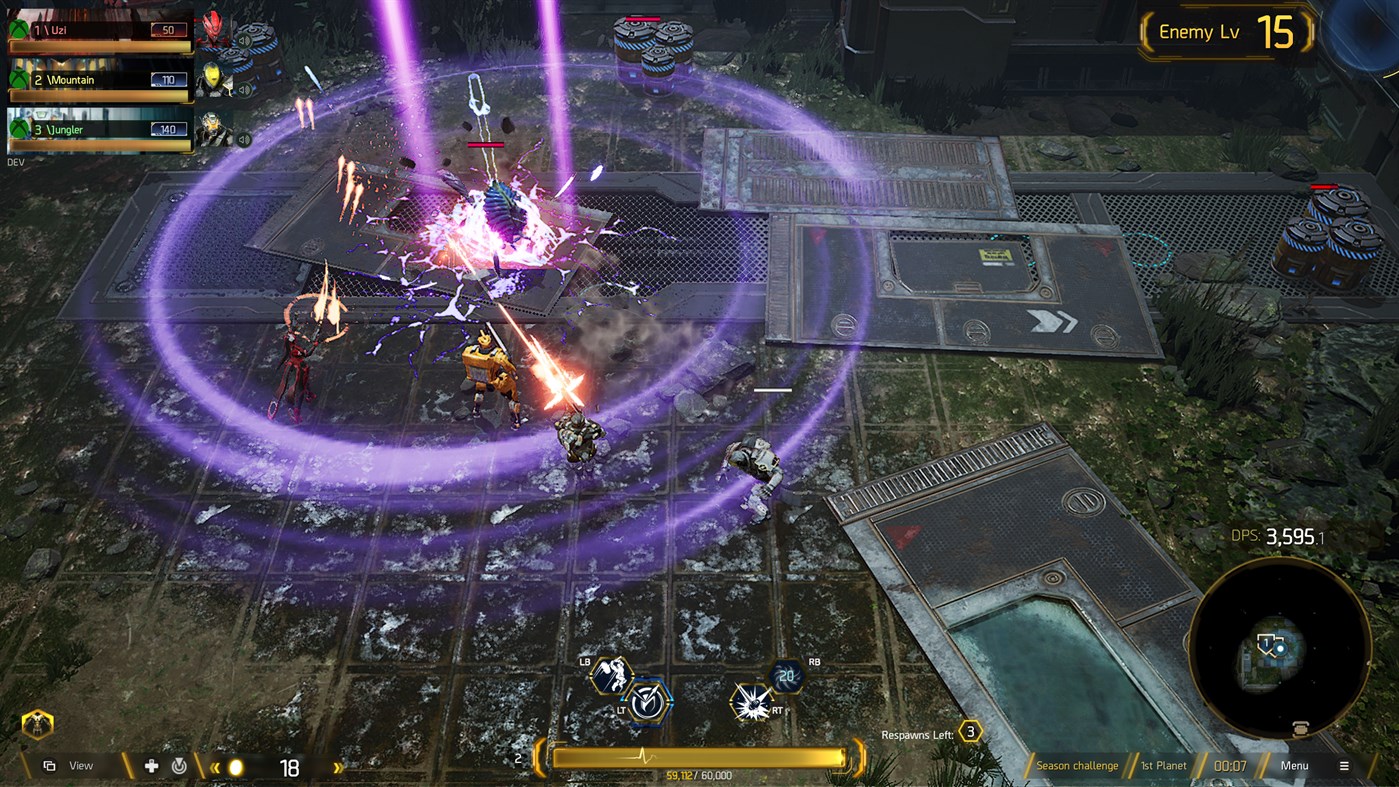Click the right double-chevron beside currency counter

[337, 768]
